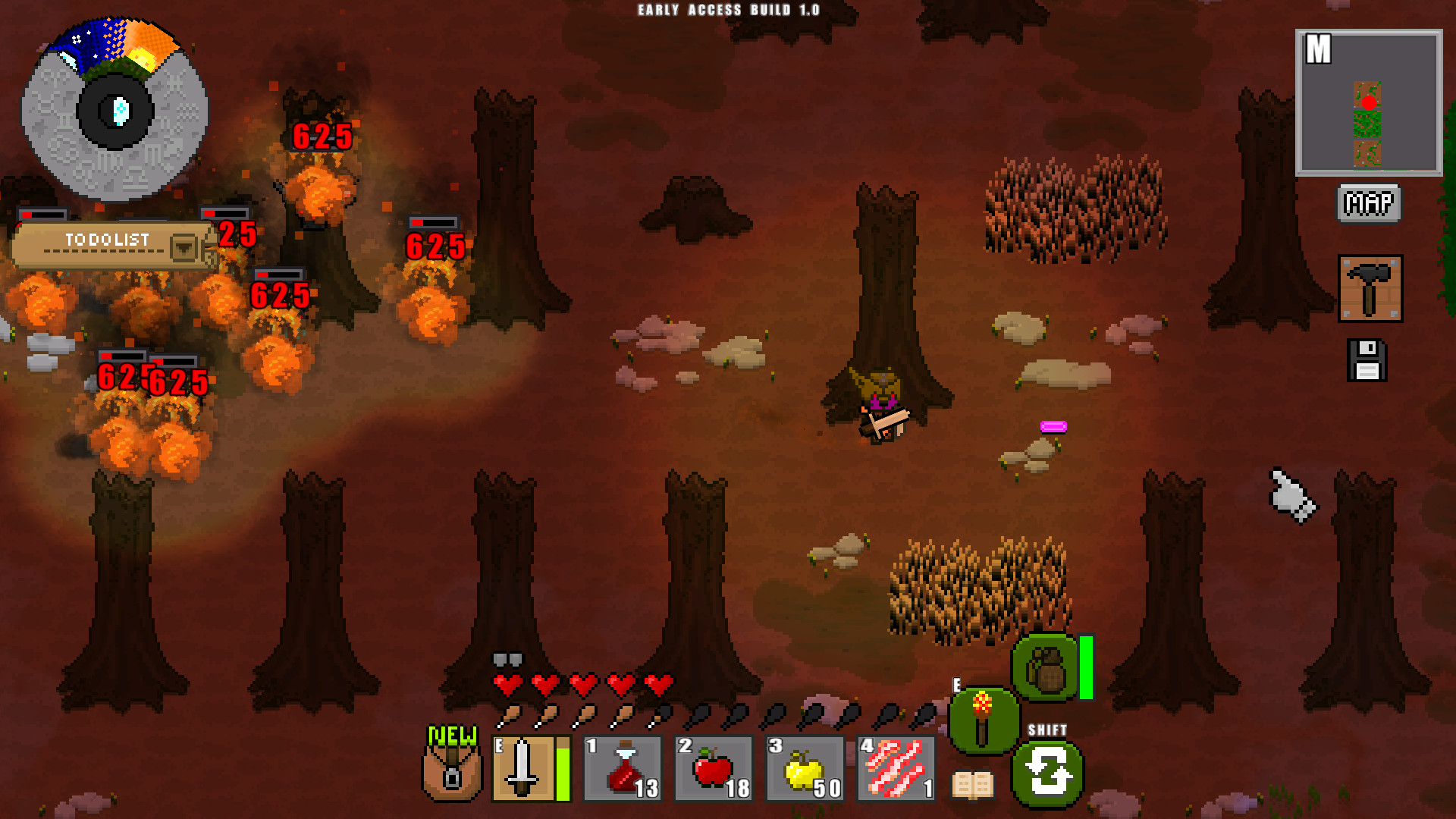Viewport: 1456px width, 819px height.
Task: Open the backpack inventory marked NEW
Action: tap(452, 773)
